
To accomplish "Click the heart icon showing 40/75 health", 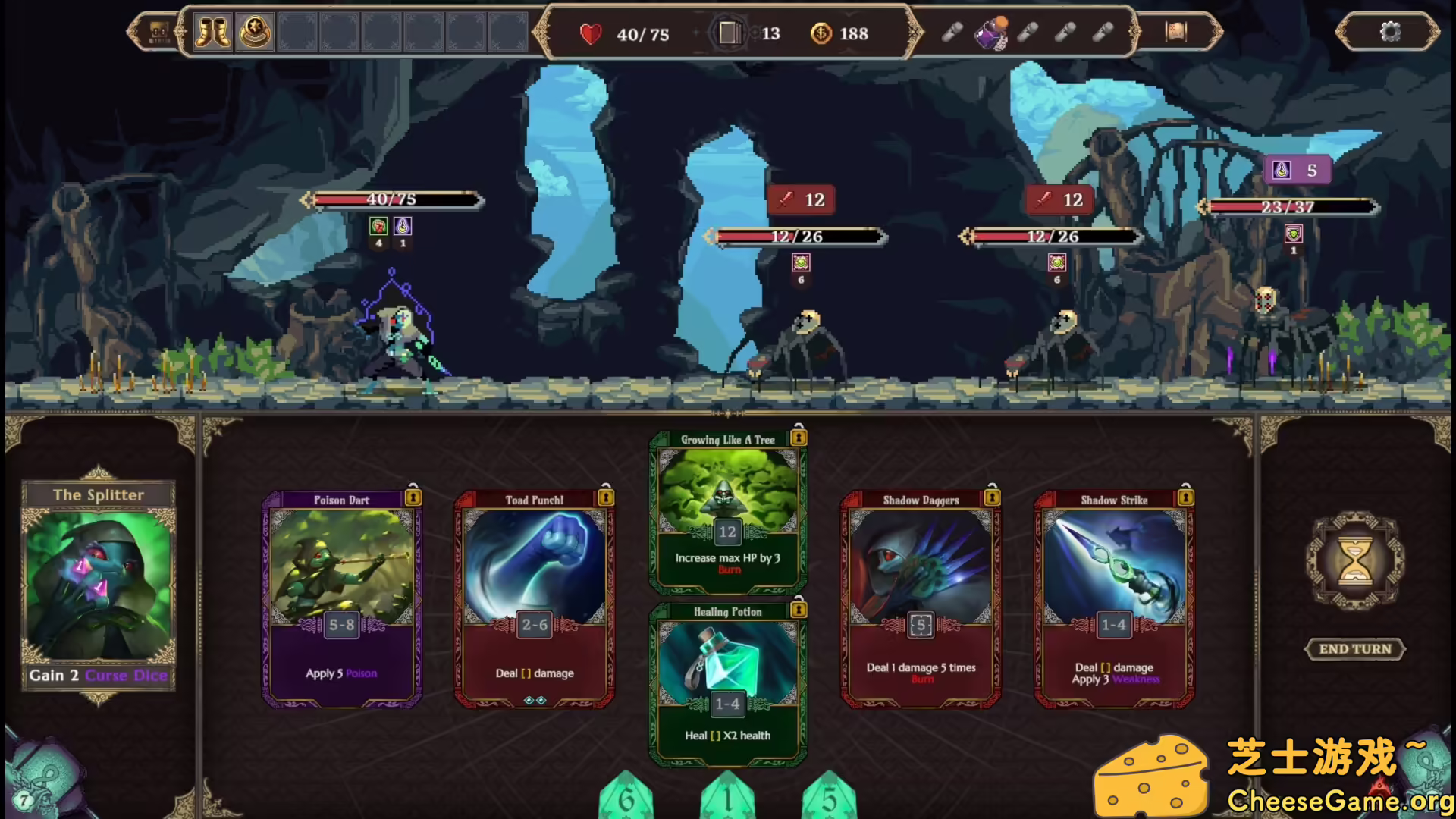I will (x=591, y=33).
